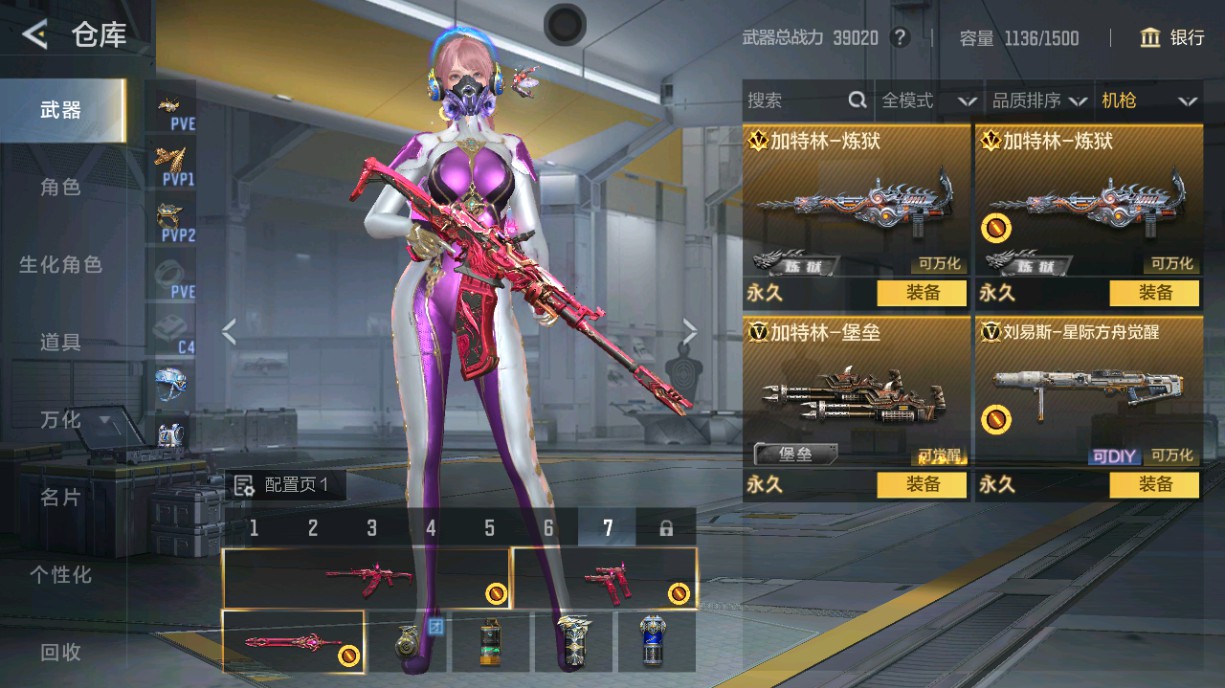Open the 生化角色 category

point(60,265)
